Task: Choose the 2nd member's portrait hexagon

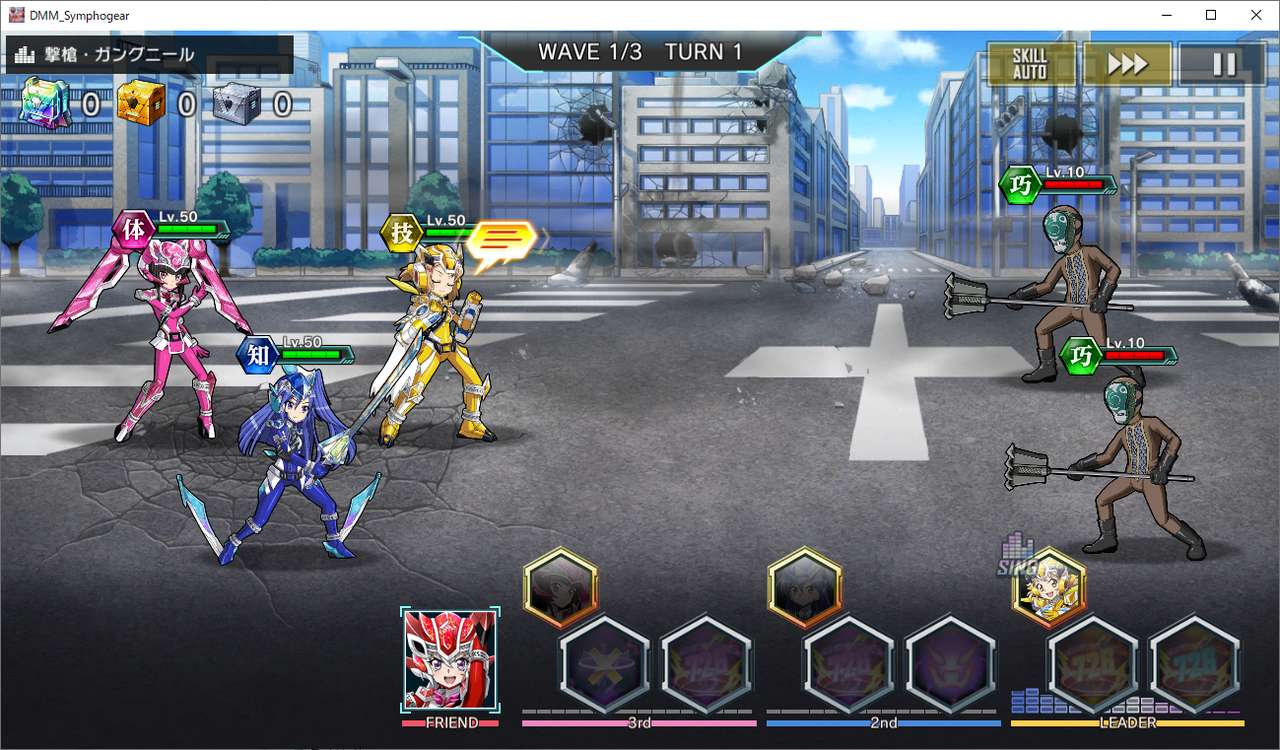Action: click(804, 588)
